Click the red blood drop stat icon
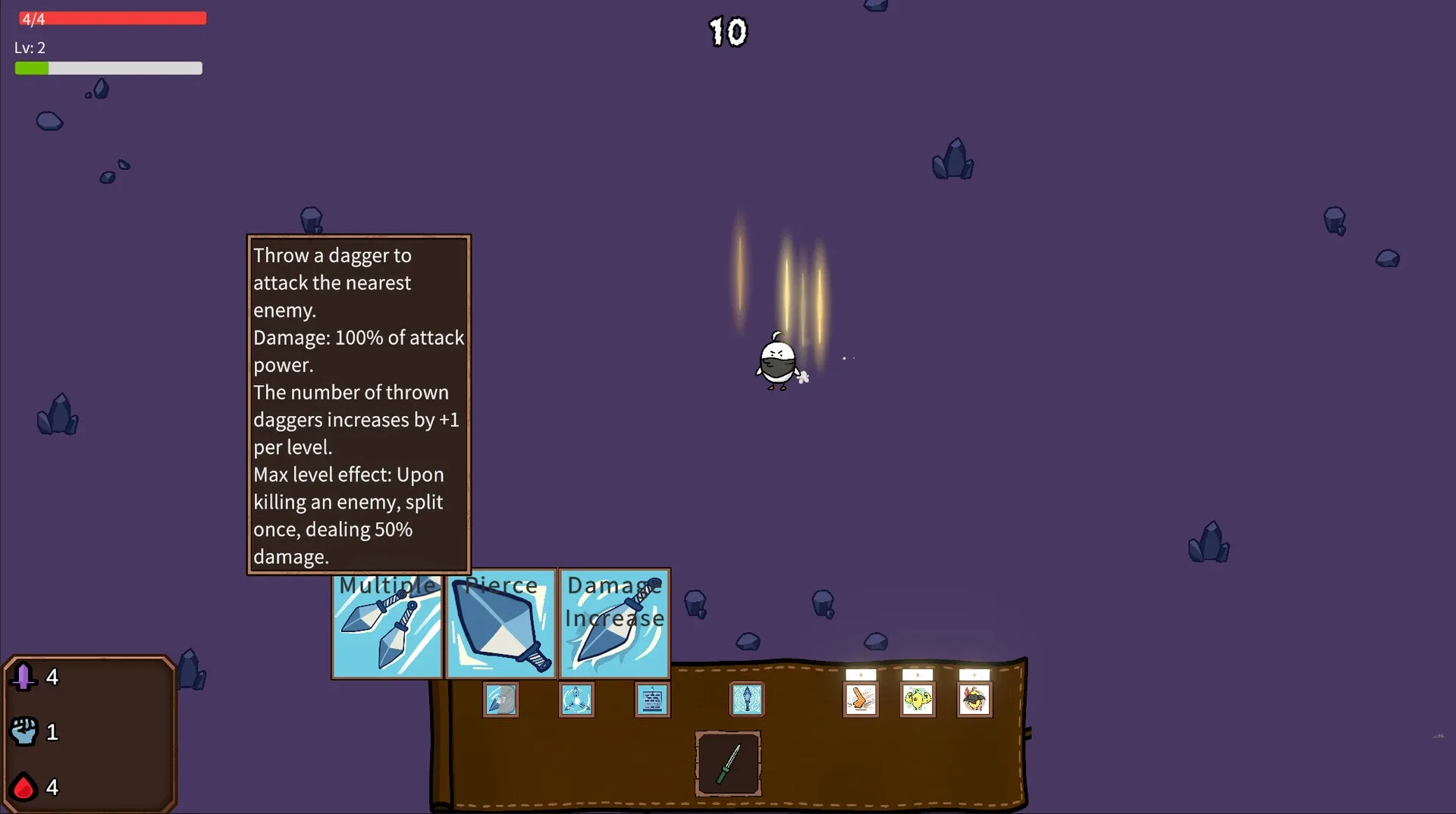This screenshot has width=1456, height=814. coord(25,787)
